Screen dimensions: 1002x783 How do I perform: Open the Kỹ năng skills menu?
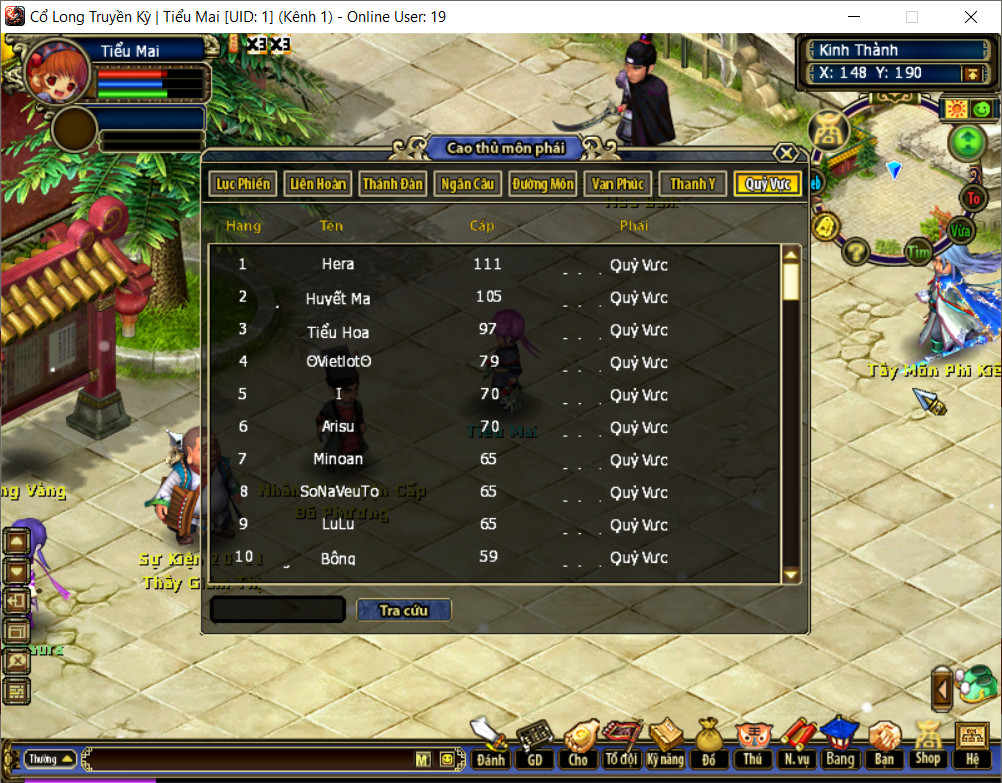tap(665, 745)
